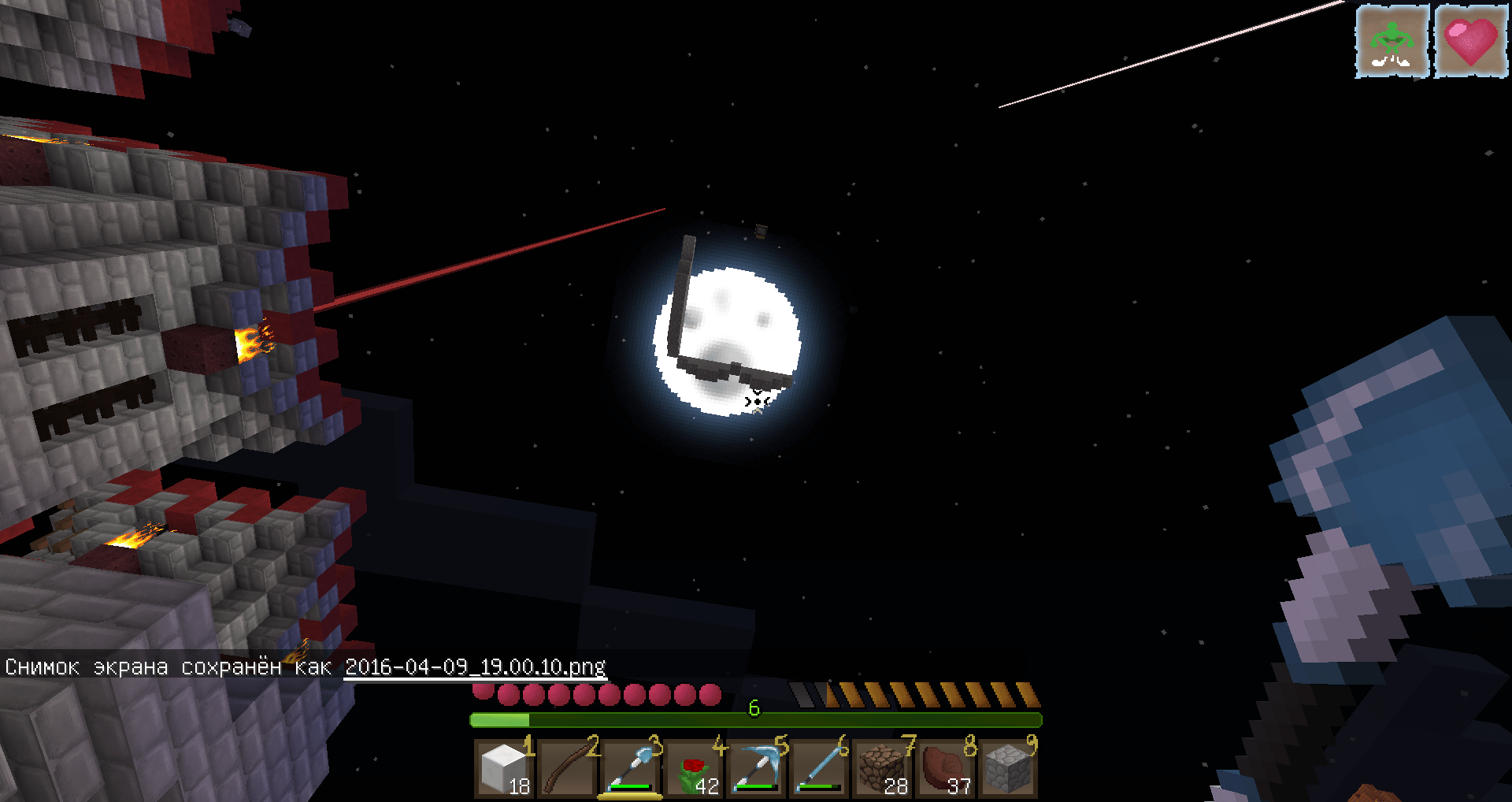The image size is (1512, 802).
Task: Click the pink heart status effect icon
Action: (1470, 40)
